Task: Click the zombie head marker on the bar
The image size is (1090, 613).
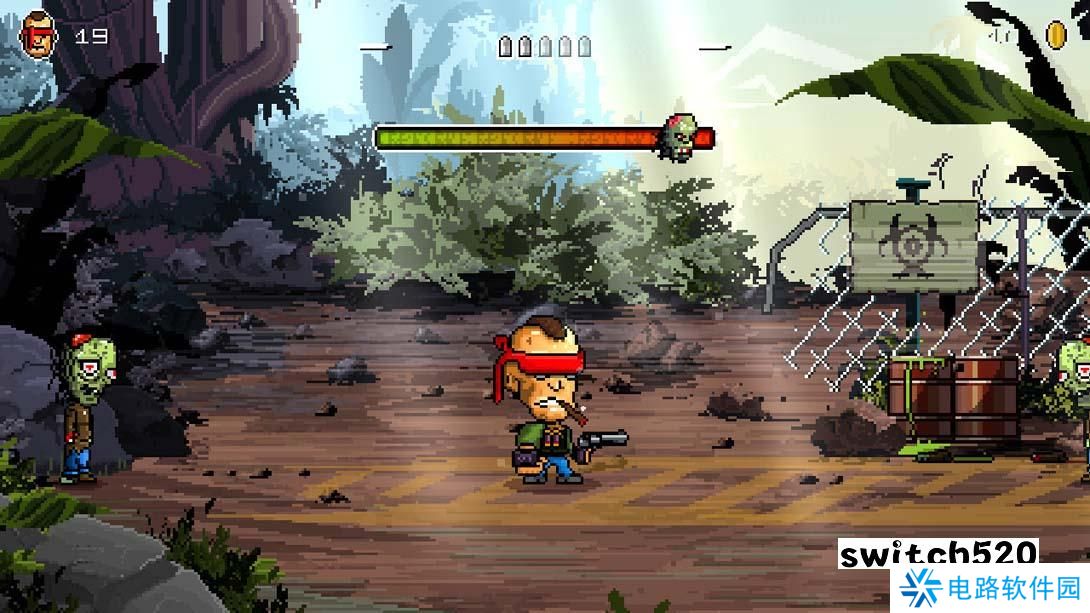Action: click(678, 138)
